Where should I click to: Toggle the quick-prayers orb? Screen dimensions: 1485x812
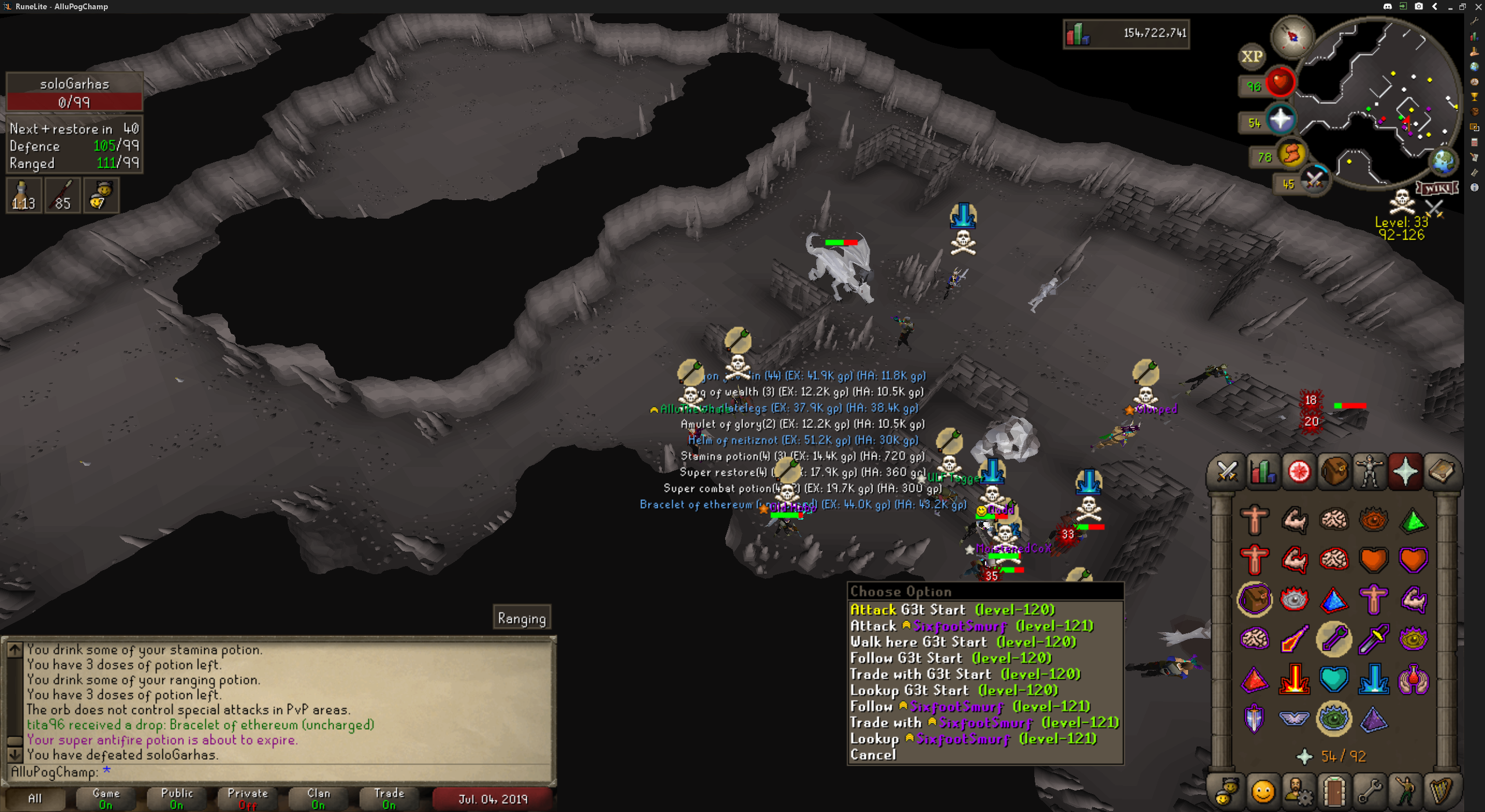click(1281, 120)
